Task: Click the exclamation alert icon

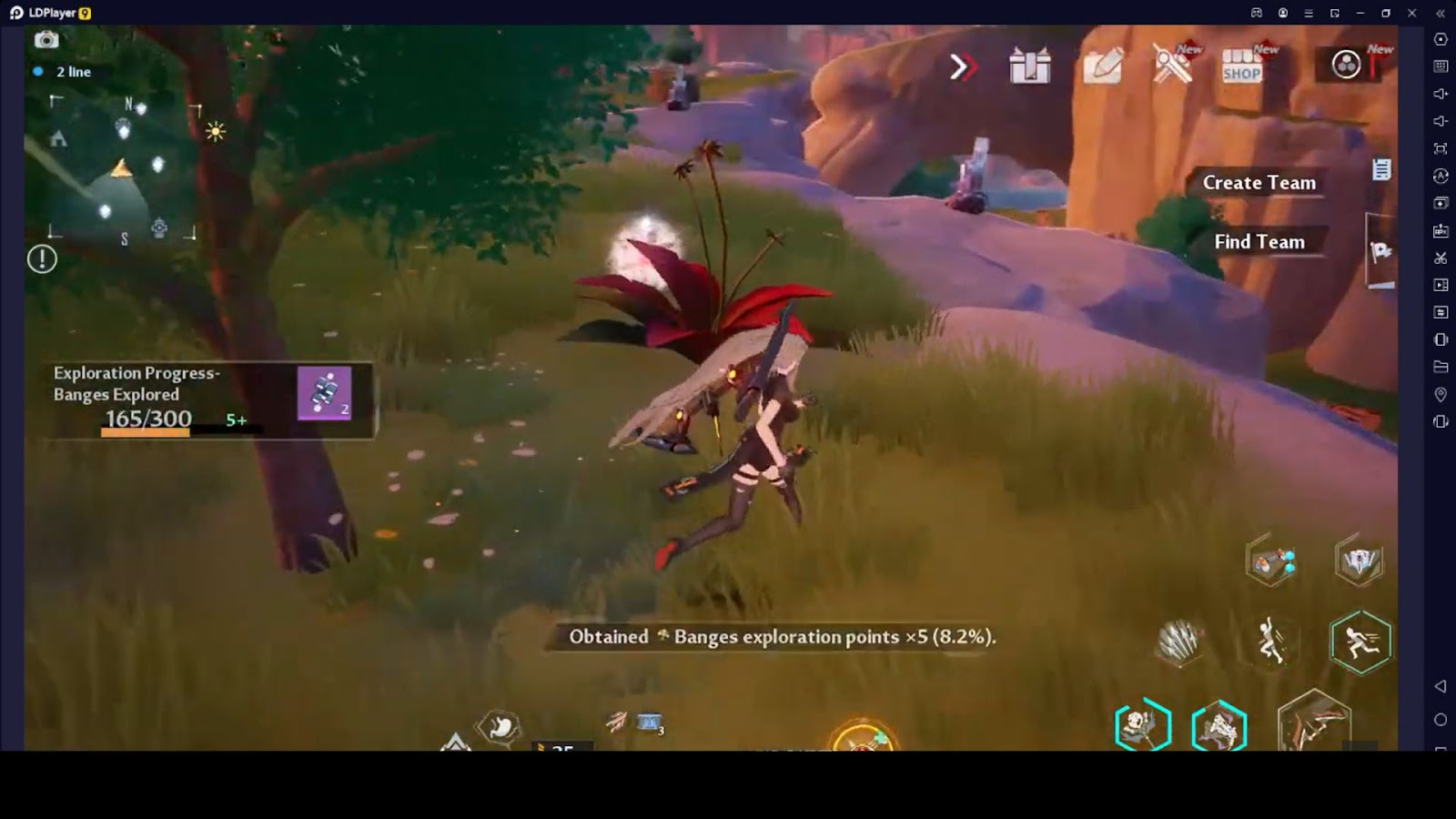Action: (x=42, y=259)
